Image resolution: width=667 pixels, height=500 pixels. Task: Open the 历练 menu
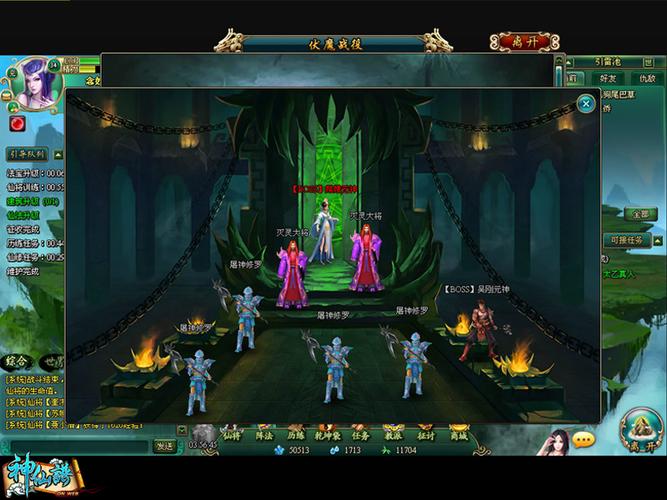coord(296,435)
